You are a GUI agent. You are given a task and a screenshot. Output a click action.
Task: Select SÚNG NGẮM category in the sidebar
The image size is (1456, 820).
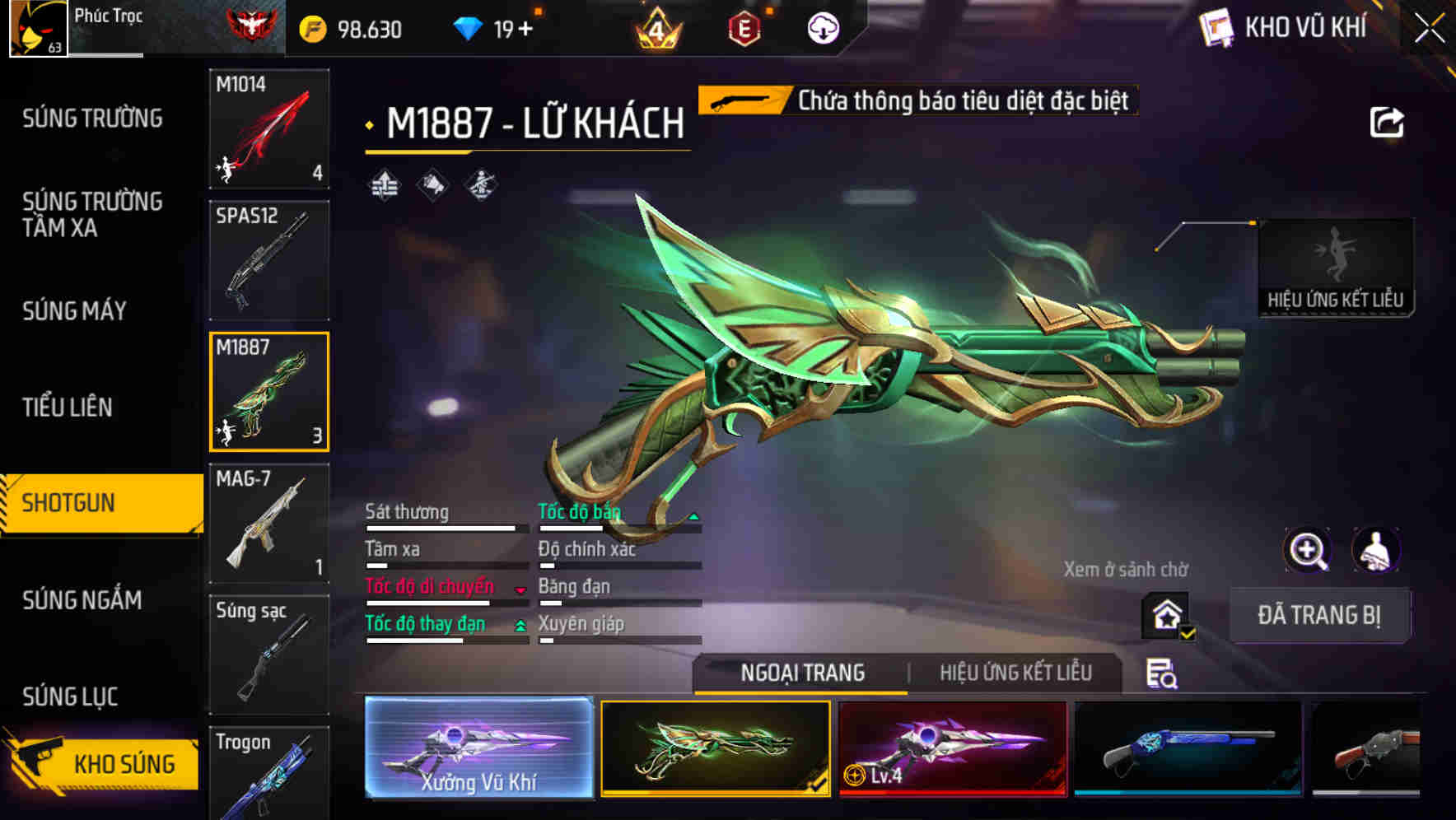[82, 601]
